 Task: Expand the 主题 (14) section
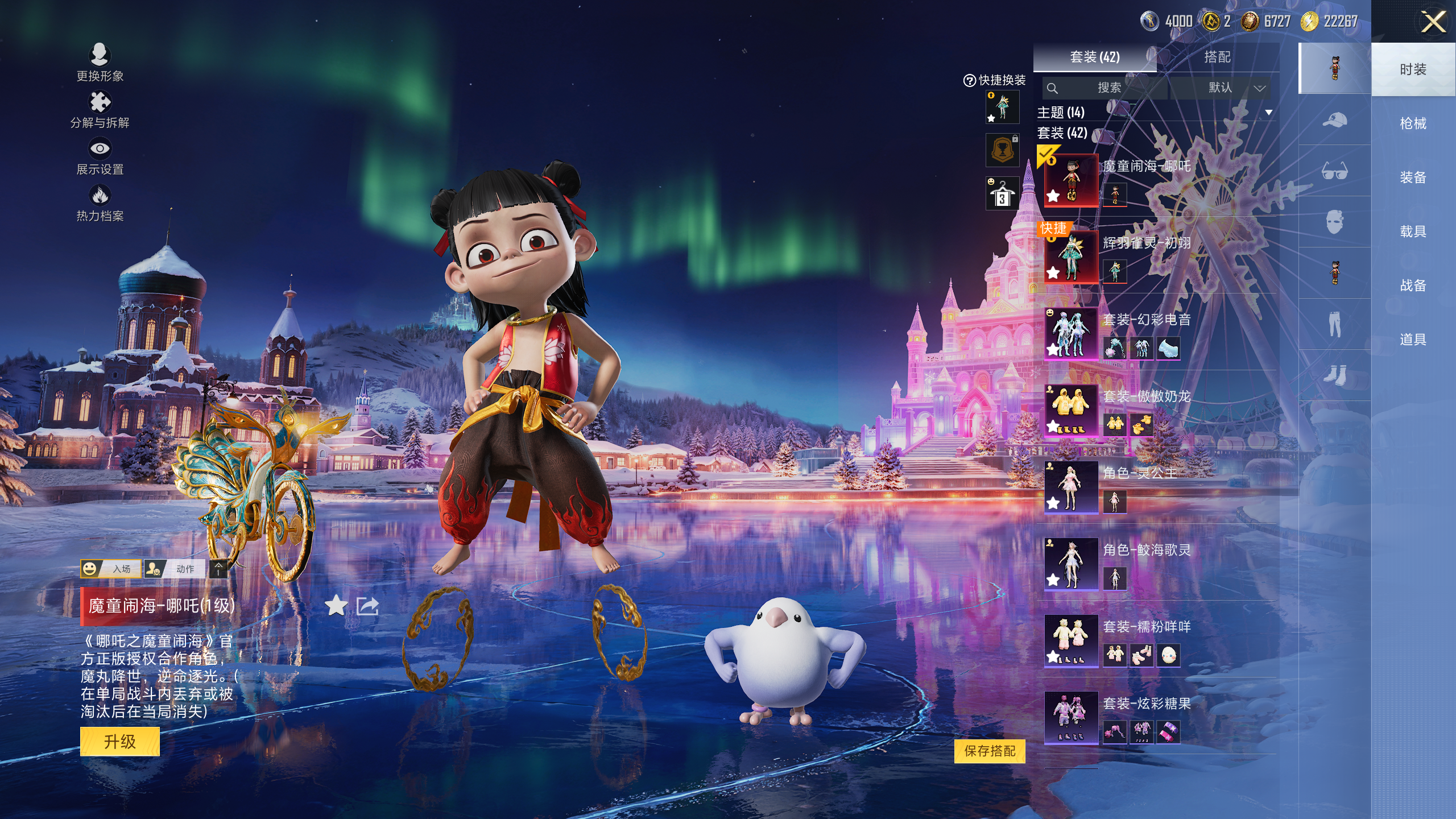[1268, 113]
